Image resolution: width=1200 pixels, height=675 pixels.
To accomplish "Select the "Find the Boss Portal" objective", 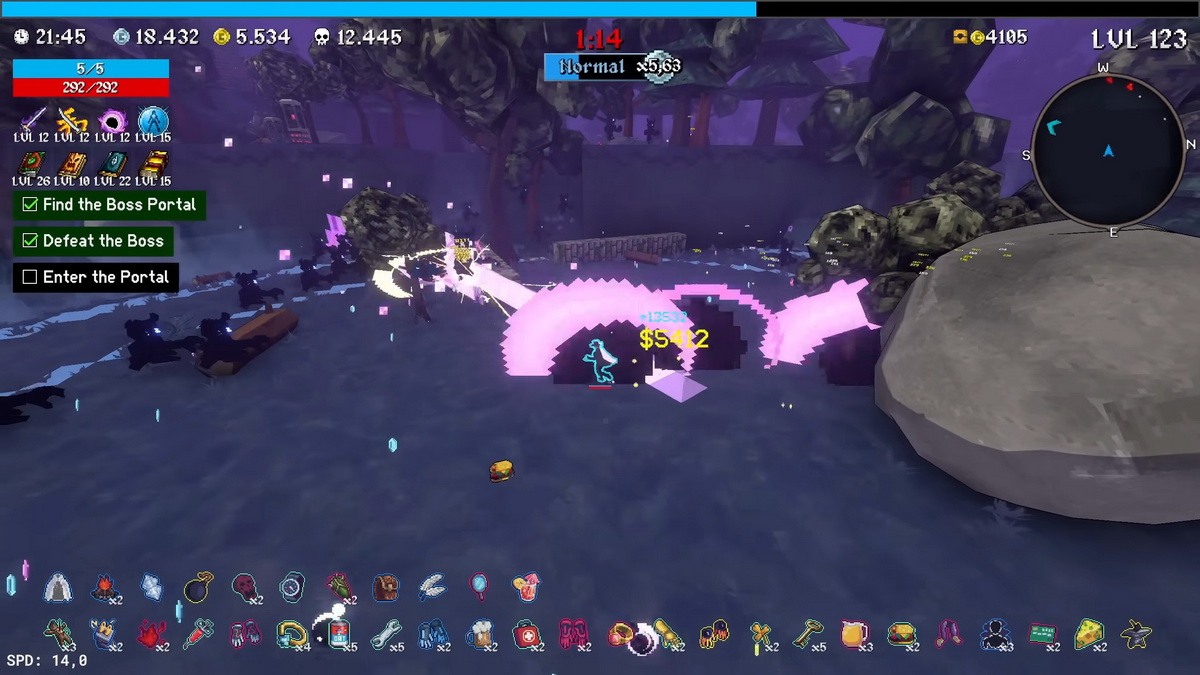I will coord(109,205).
